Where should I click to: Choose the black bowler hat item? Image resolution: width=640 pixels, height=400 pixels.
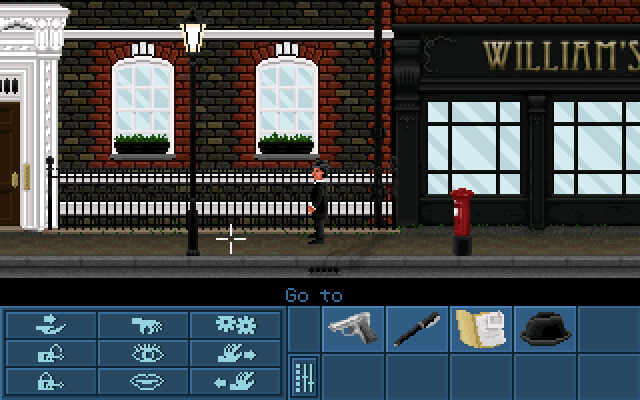point(544,327)
